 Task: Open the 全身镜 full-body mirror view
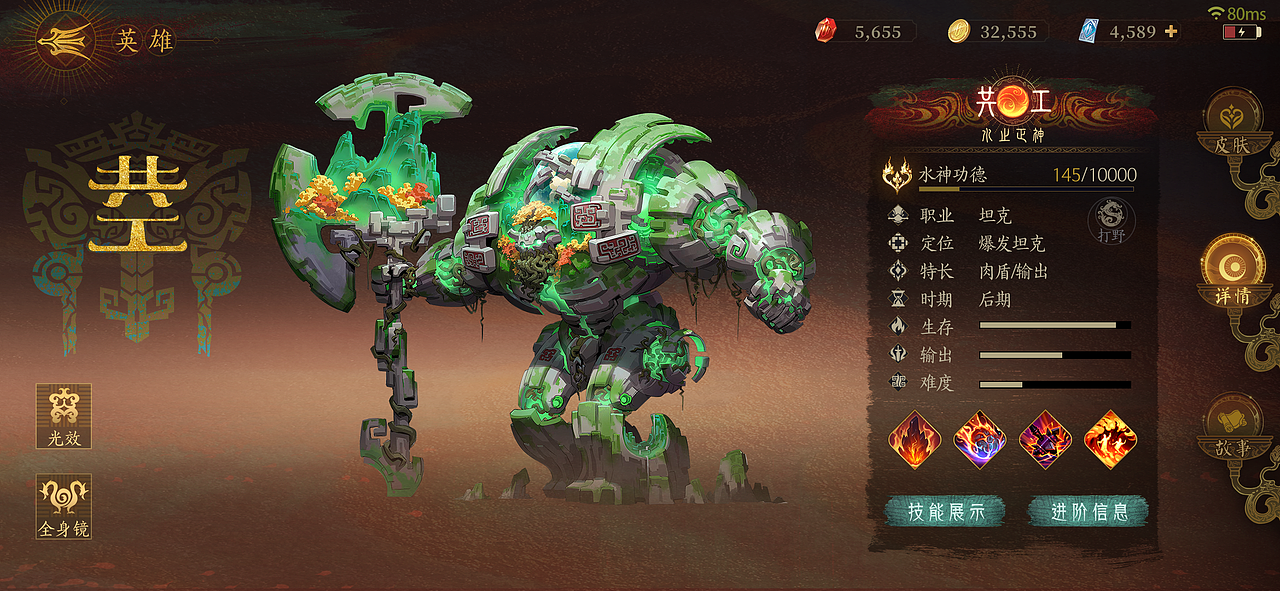[x=64, y=506]
